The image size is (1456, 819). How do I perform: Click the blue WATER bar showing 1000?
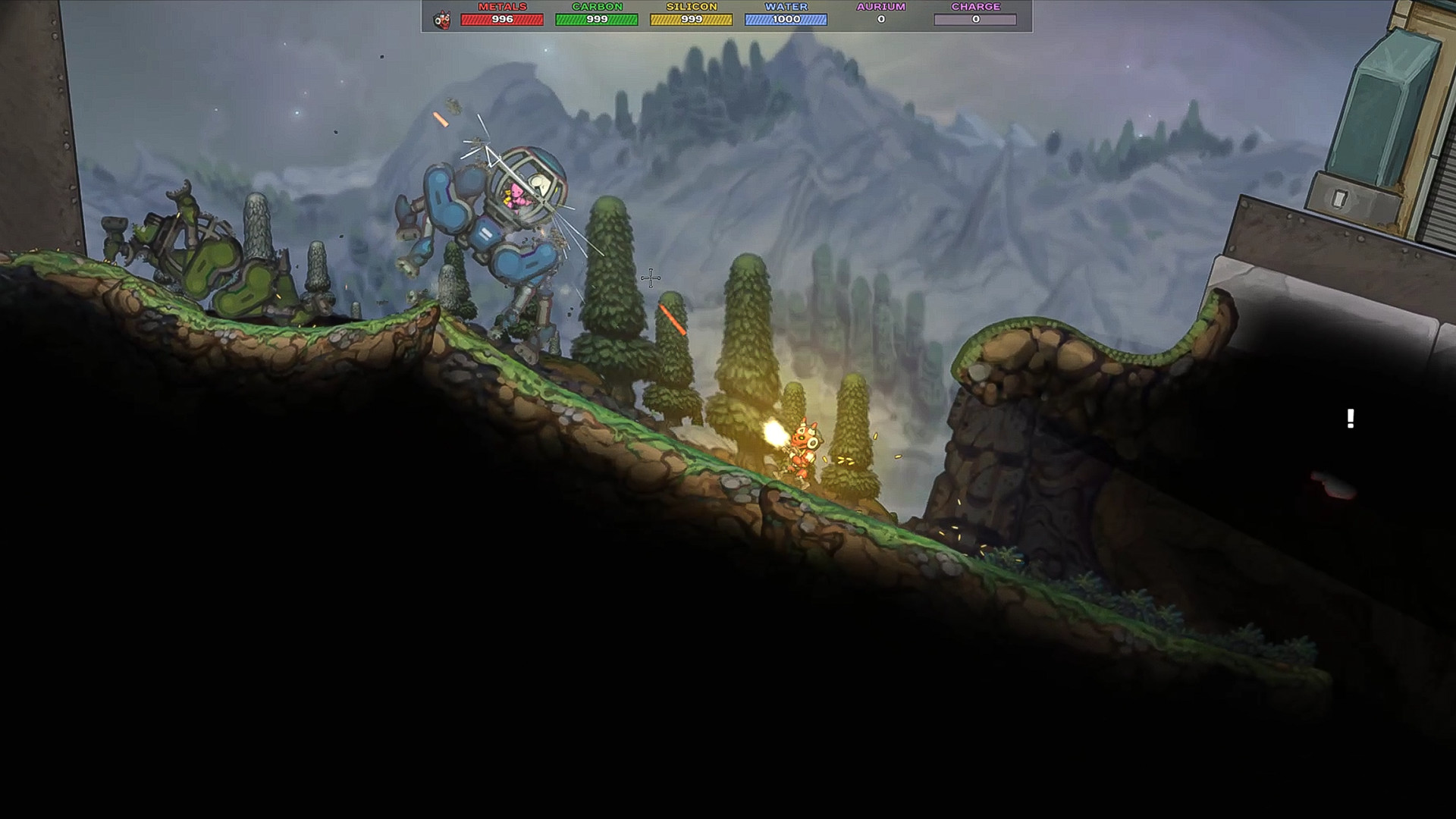pyautogui.click(x=786, y=19)
